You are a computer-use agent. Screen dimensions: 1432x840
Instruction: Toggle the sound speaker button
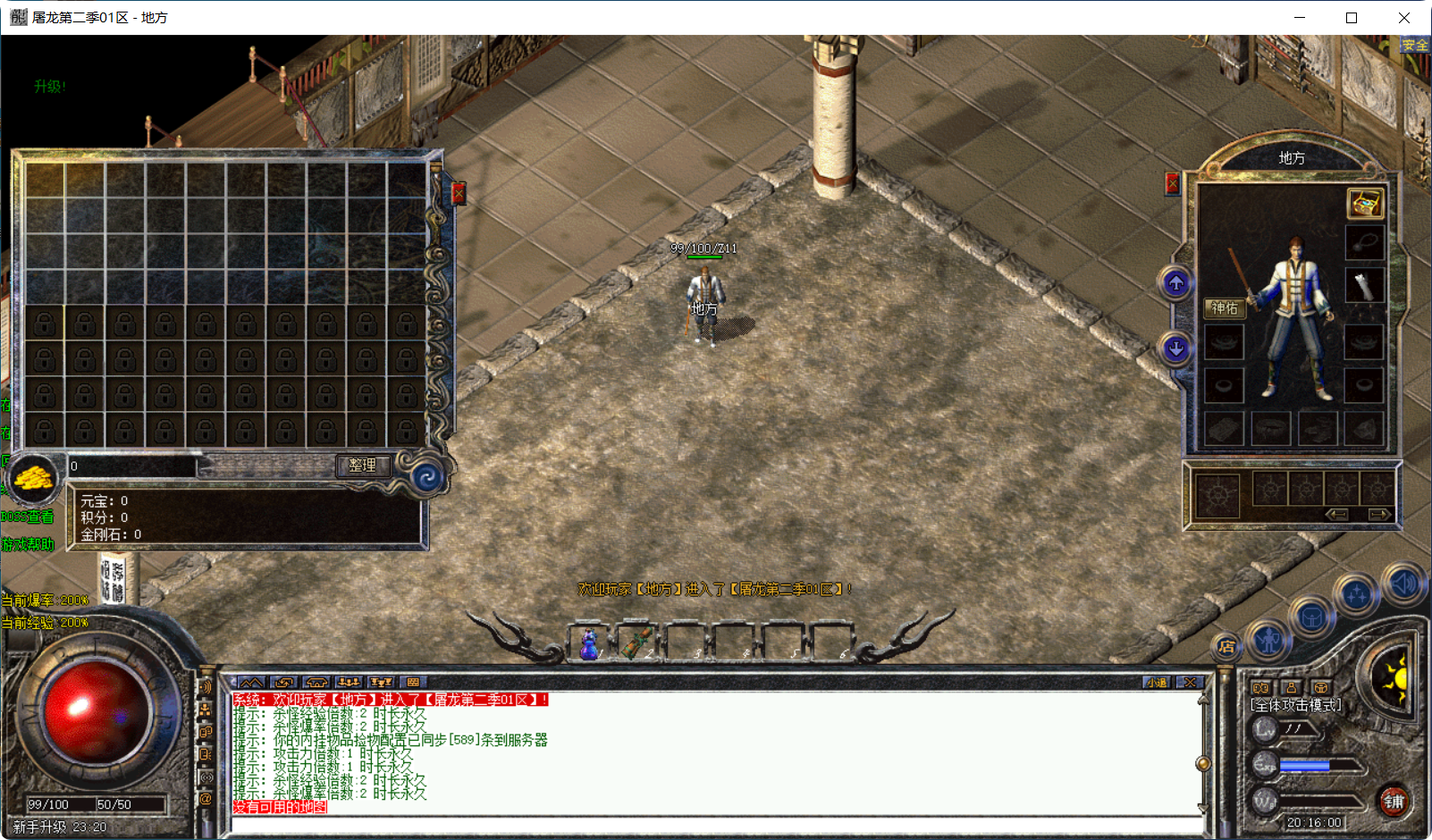click(x=1403, y=584)
